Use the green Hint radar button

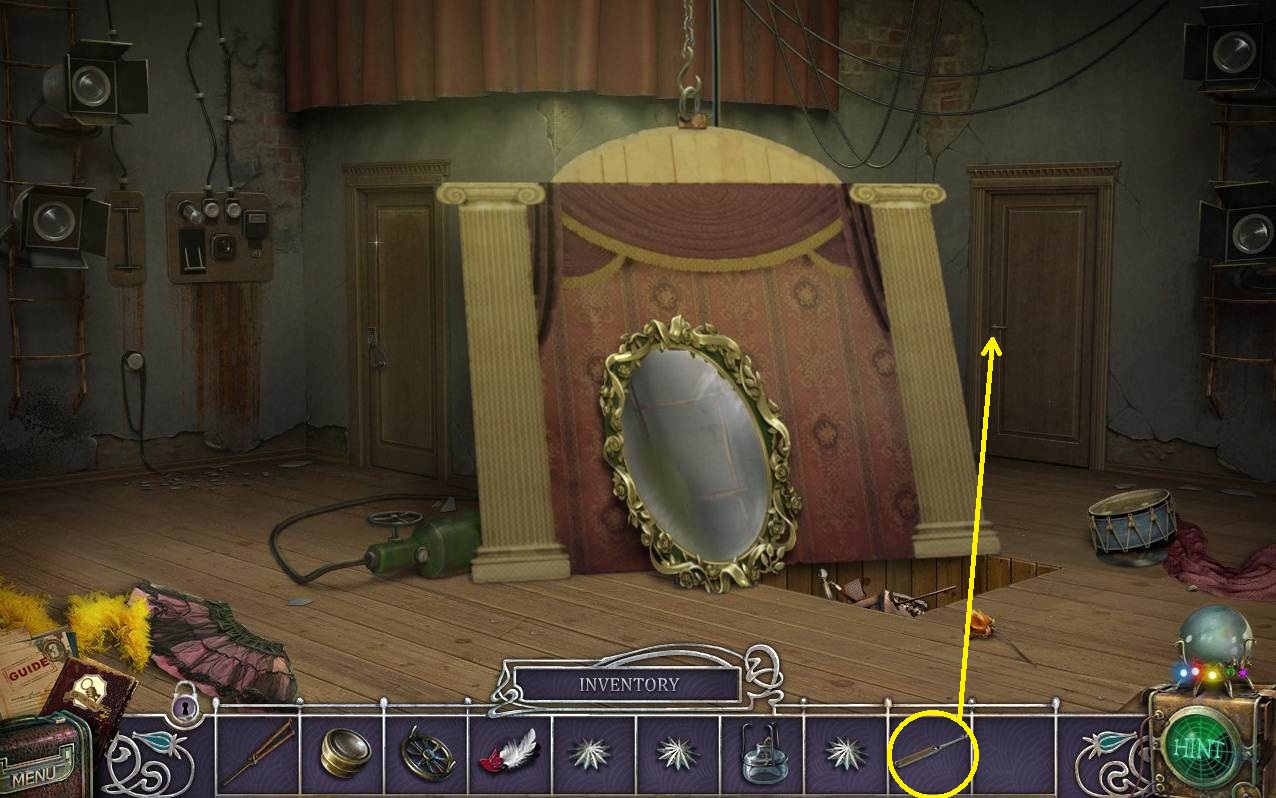(x=1200, y=750)
